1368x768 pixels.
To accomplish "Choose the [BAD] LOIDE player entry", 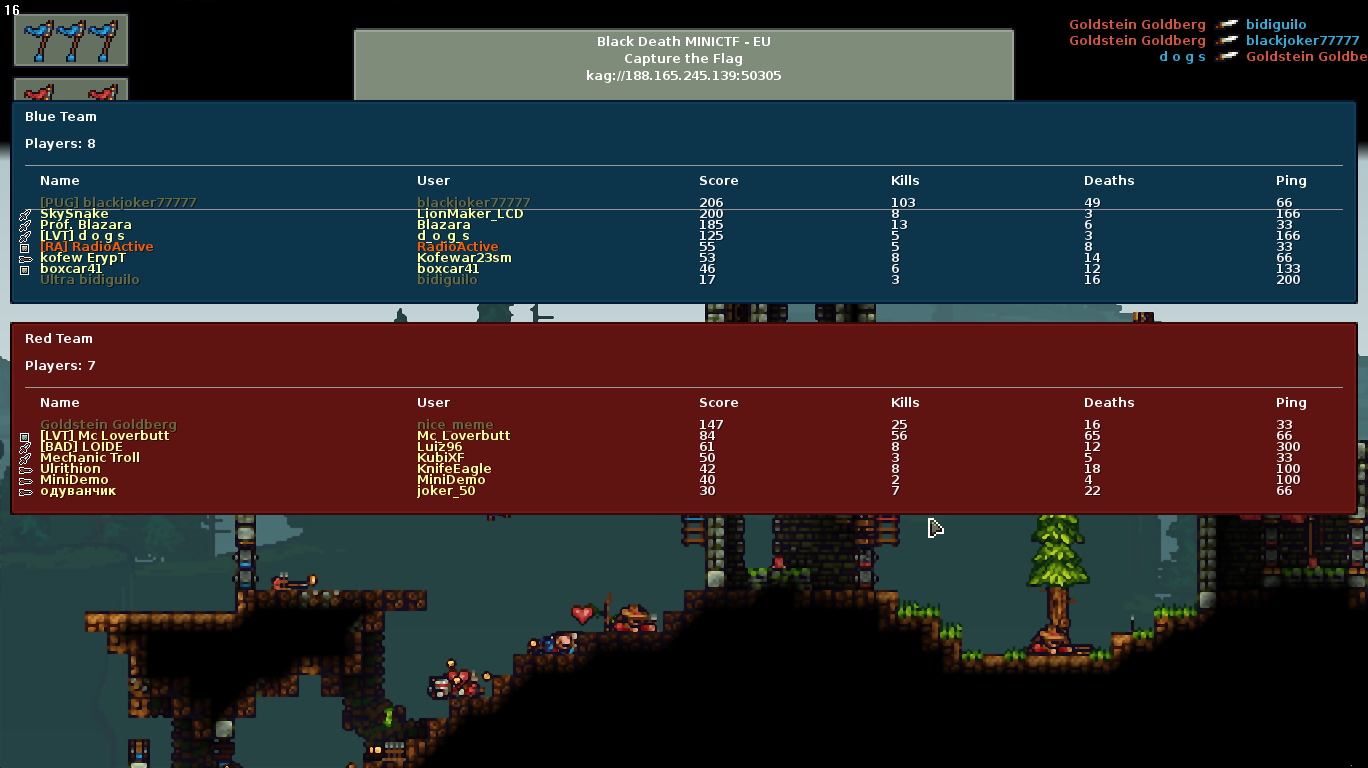I will [81, 447].
